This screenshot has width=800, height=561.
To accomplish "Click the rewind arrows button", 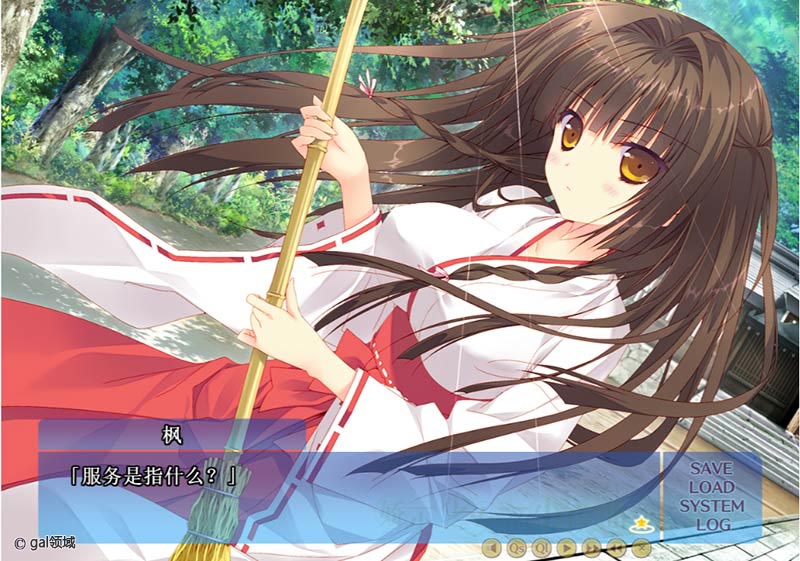I will point(617,547).
